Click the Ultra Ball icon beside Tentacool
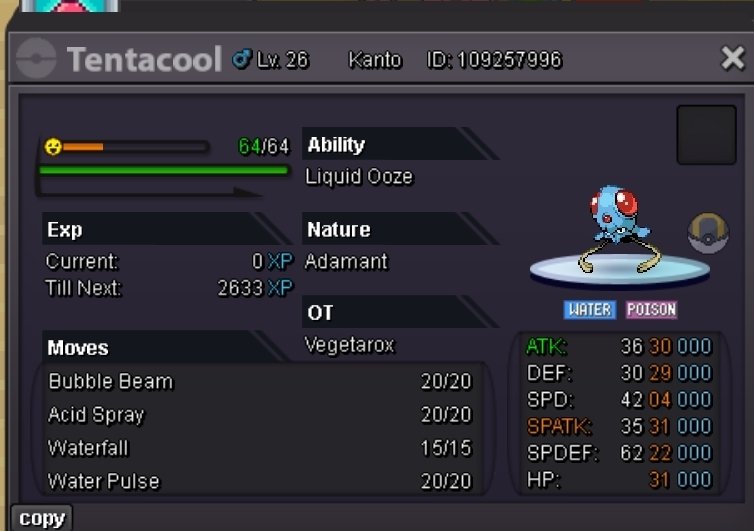Viewport: 754px width, 531px height. [708, 234]
